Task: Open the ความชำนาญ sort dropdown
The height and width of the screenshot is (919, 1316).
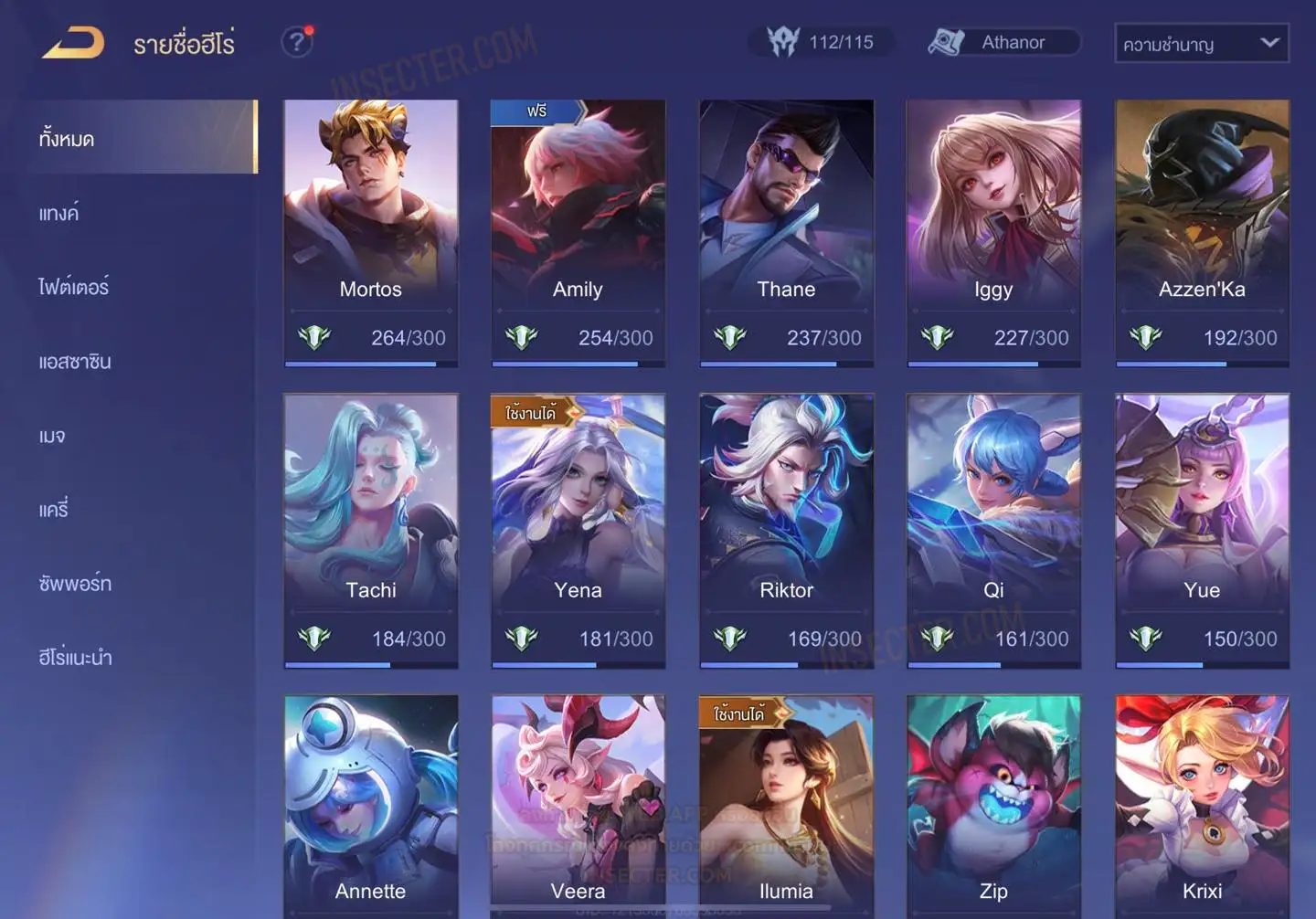Action: [1201, 44]
